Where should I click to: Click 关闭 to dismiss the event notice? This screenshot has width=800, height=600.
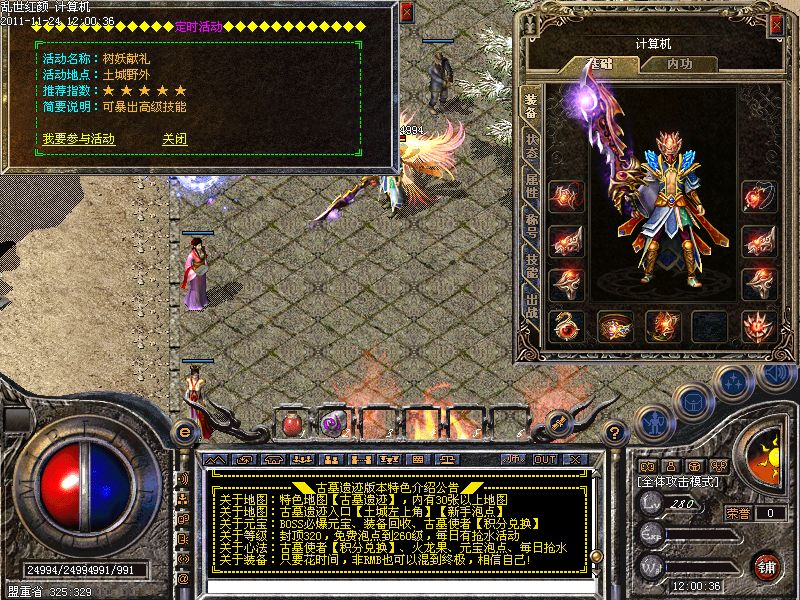coord(175,139)
